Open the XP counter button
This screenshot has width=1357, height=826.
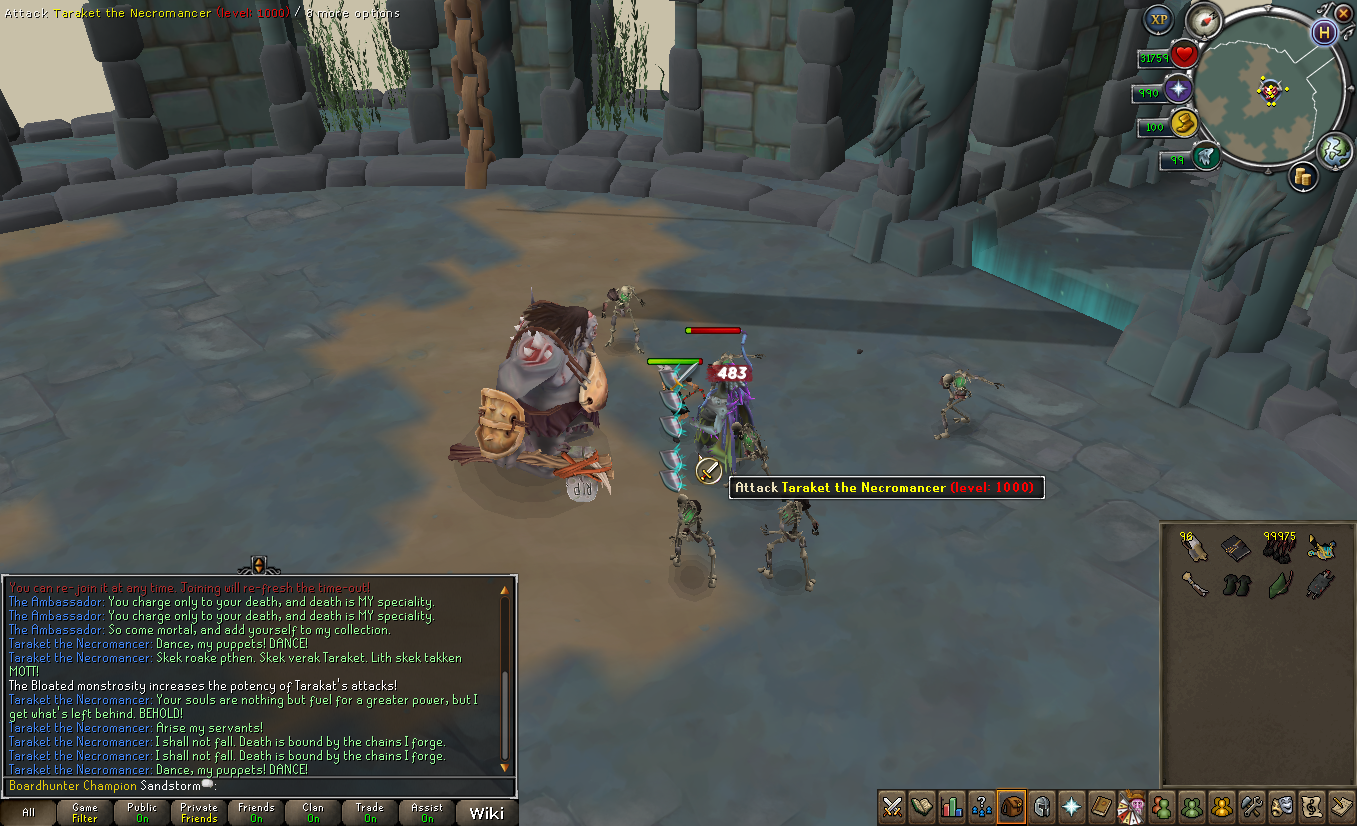(x=1159, y=18)
